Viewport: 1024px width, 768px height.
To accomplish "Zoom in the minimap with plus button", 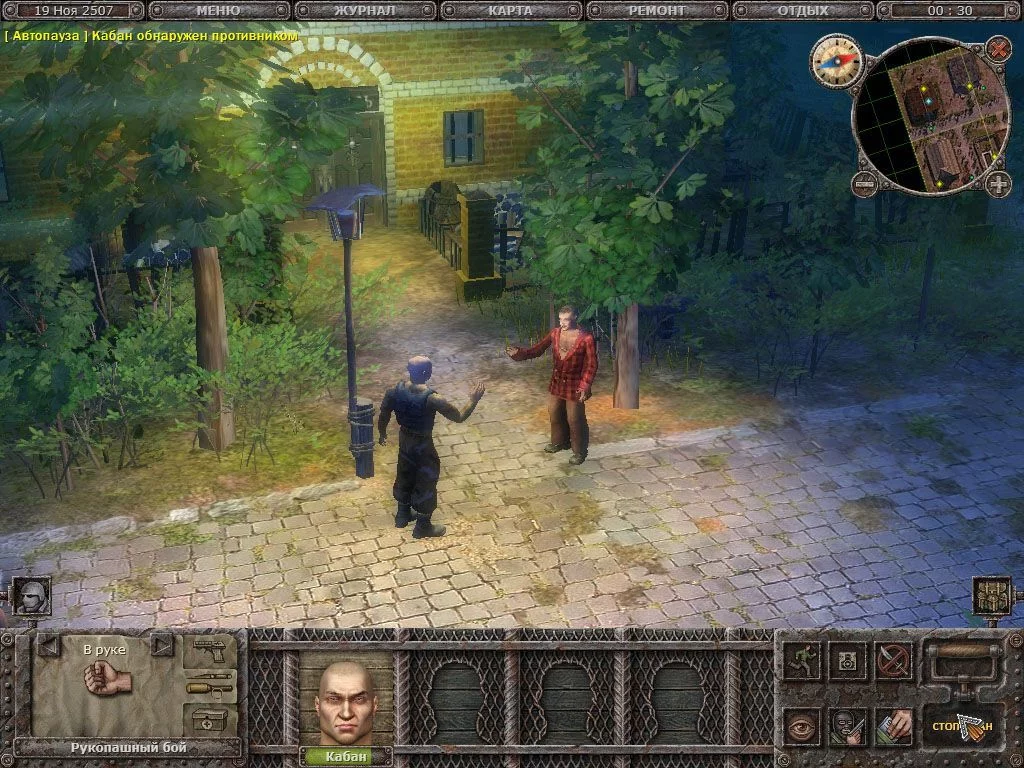I will [x=998, y=184].
